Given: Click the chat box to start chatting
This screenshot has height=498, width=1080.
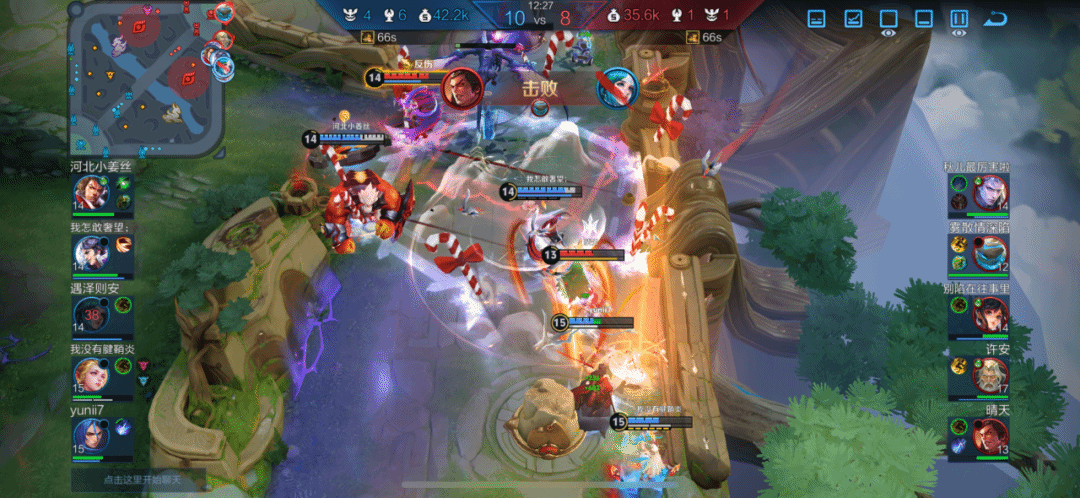Looking at the screenshot, I should point(137,479).
